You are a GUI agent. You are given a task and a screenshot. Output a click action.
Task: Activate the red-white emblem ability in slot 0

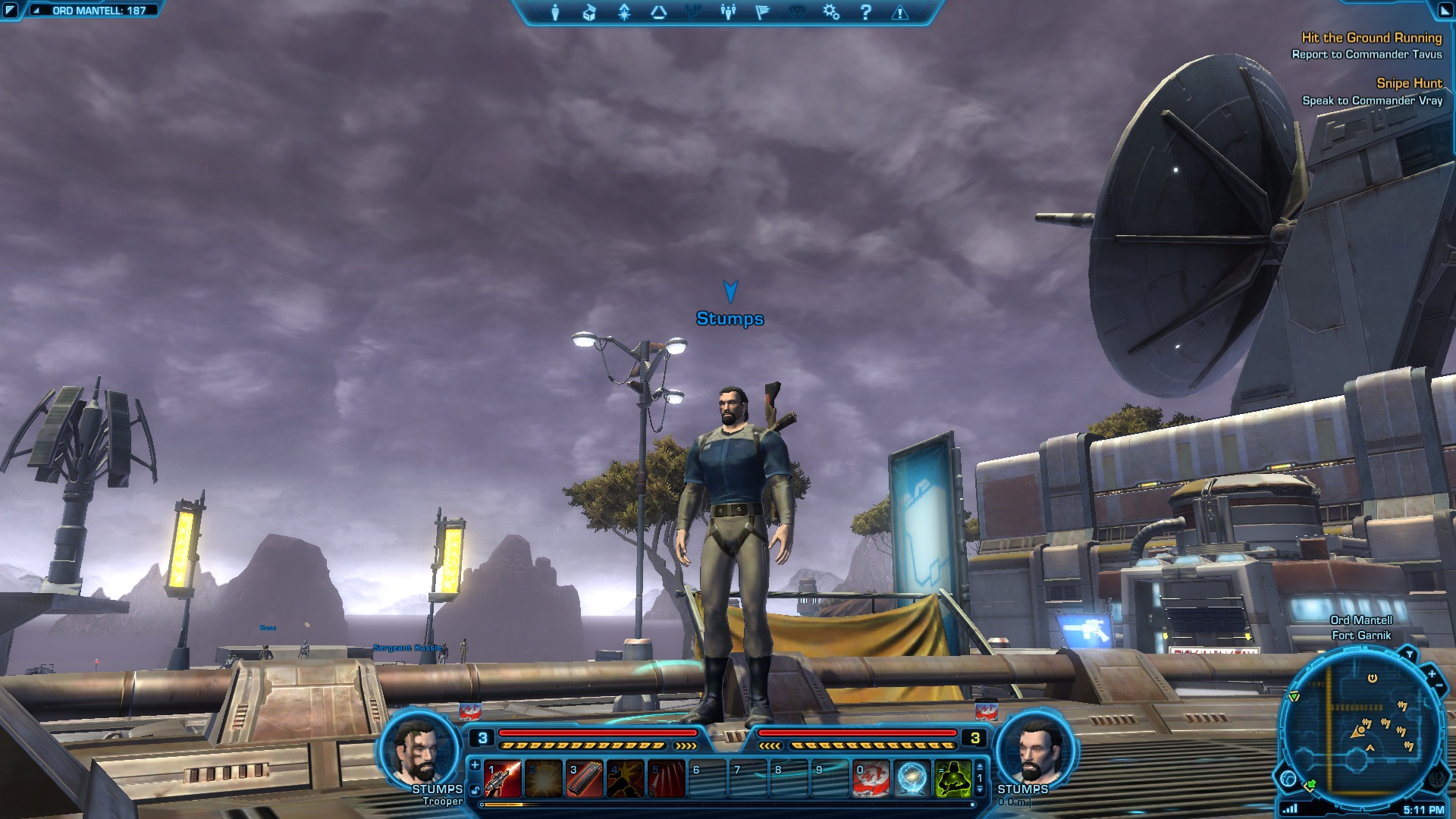pyautogui.click(x=871, y=780)
